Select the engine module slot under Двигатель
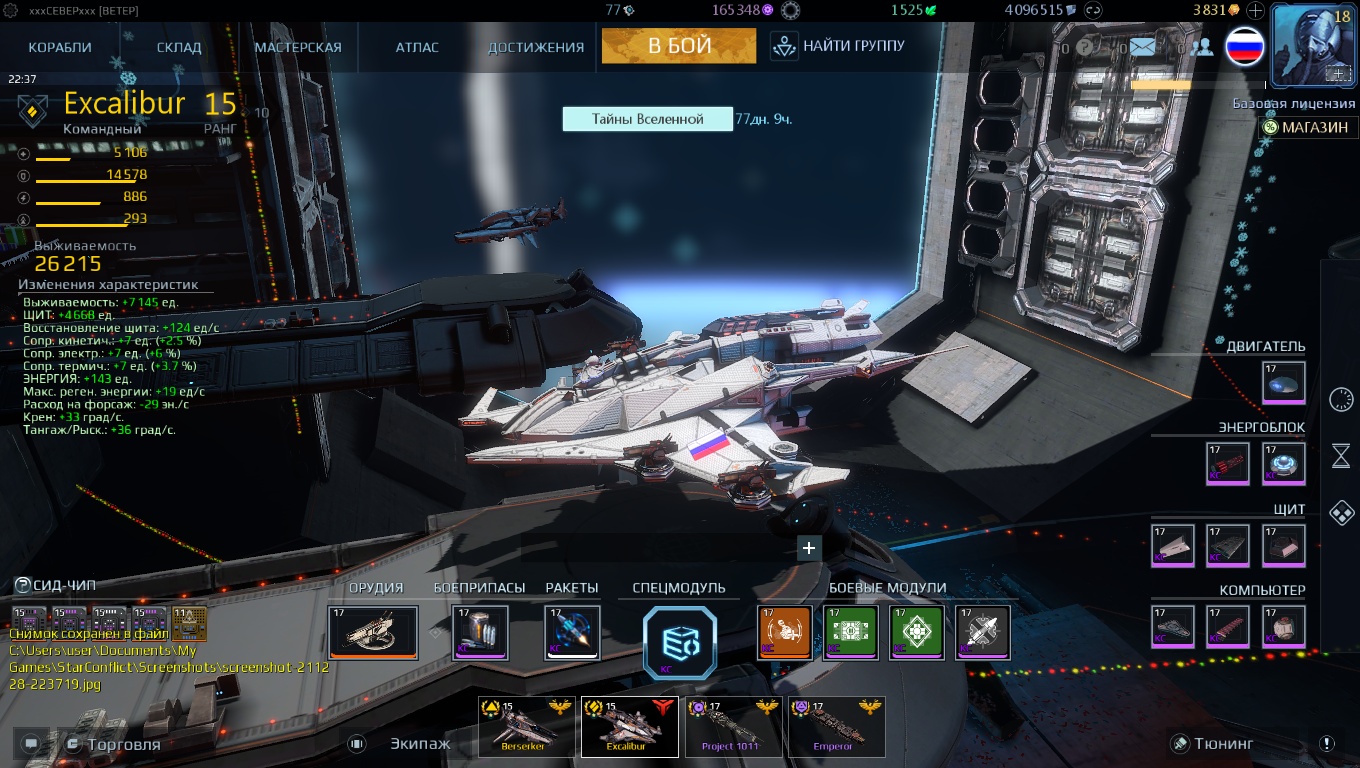 [x=1283, y=383]
